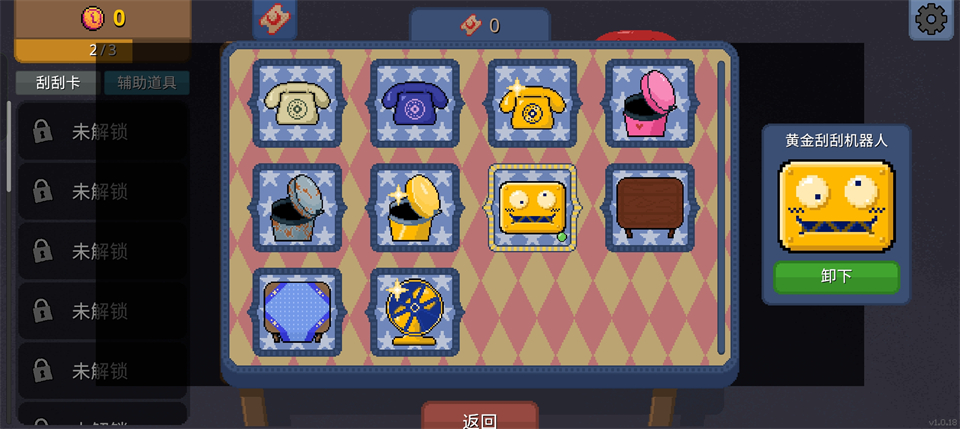Select the golden scratch robot slot

(533, 207)
